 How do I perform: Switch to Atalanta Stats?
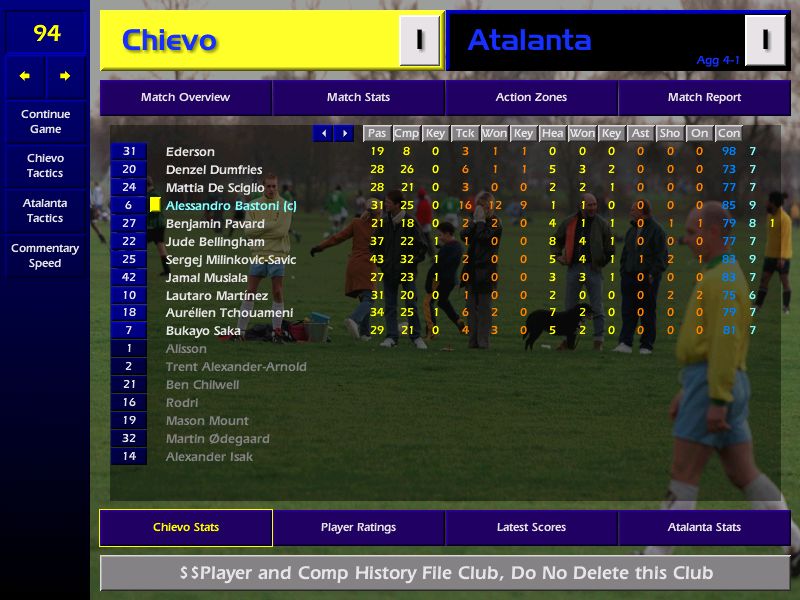pyautogui.click(x=704, y=528)
